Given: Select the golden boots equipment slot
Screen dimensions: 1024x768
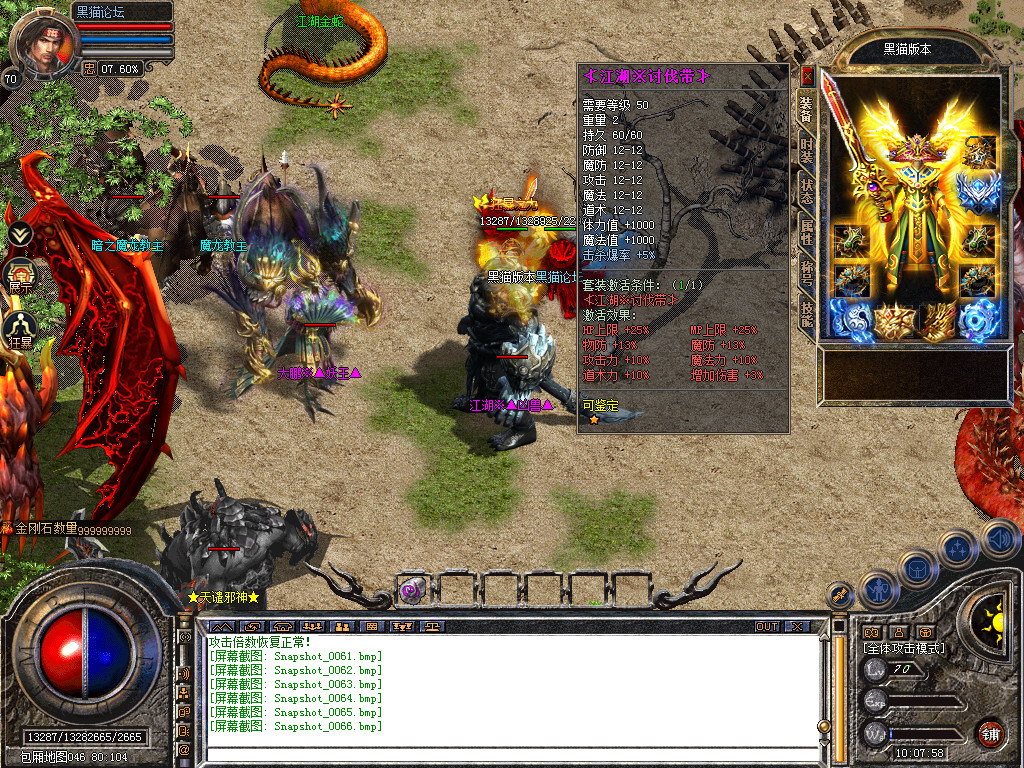Looking at the screenshot, I should point(938,321).
